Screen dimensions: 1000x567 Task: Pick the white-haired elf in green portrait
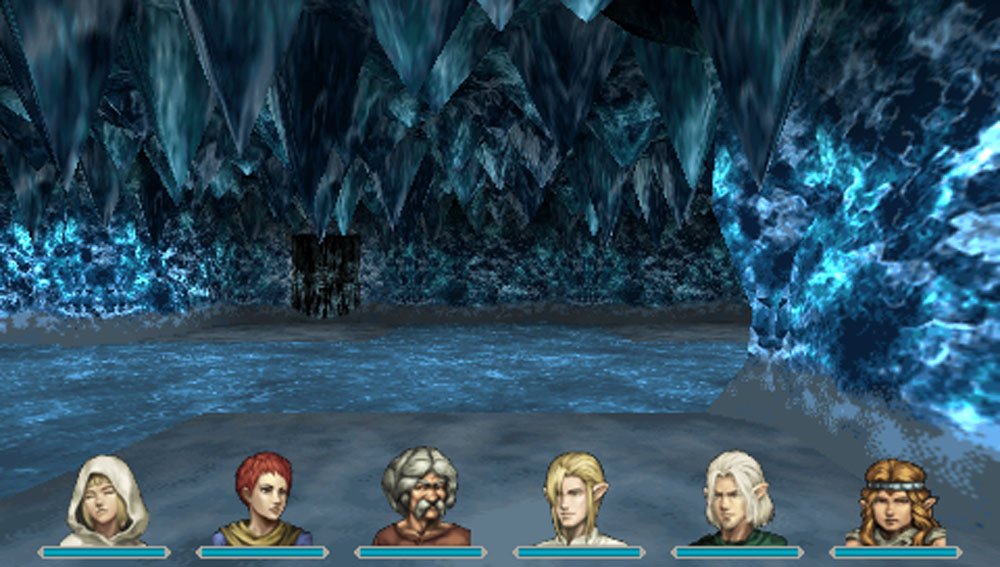pyautogui.click(x=738, y=500)
